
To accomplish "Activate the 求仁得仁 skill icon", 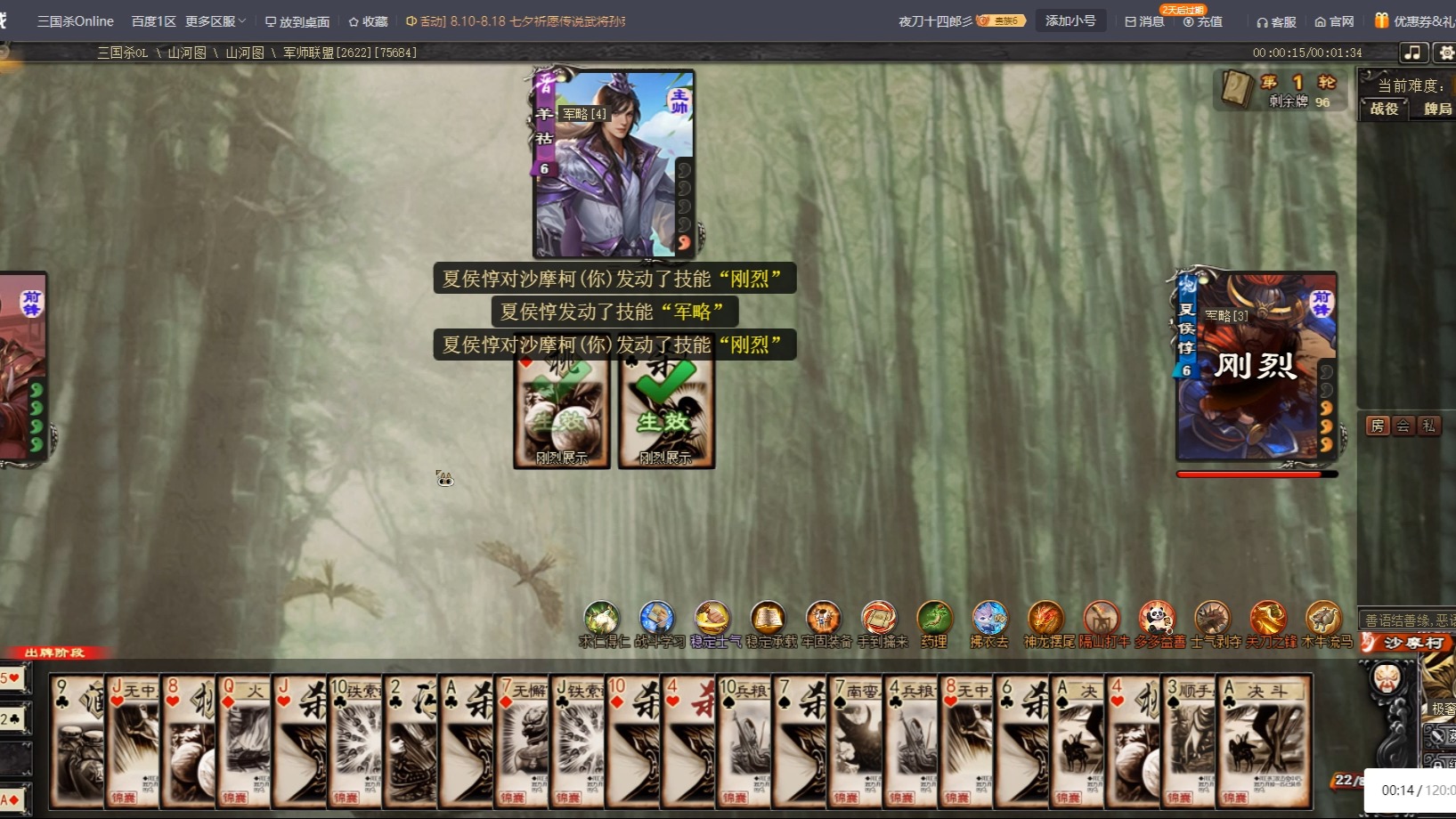I will (x=601, y=619).
